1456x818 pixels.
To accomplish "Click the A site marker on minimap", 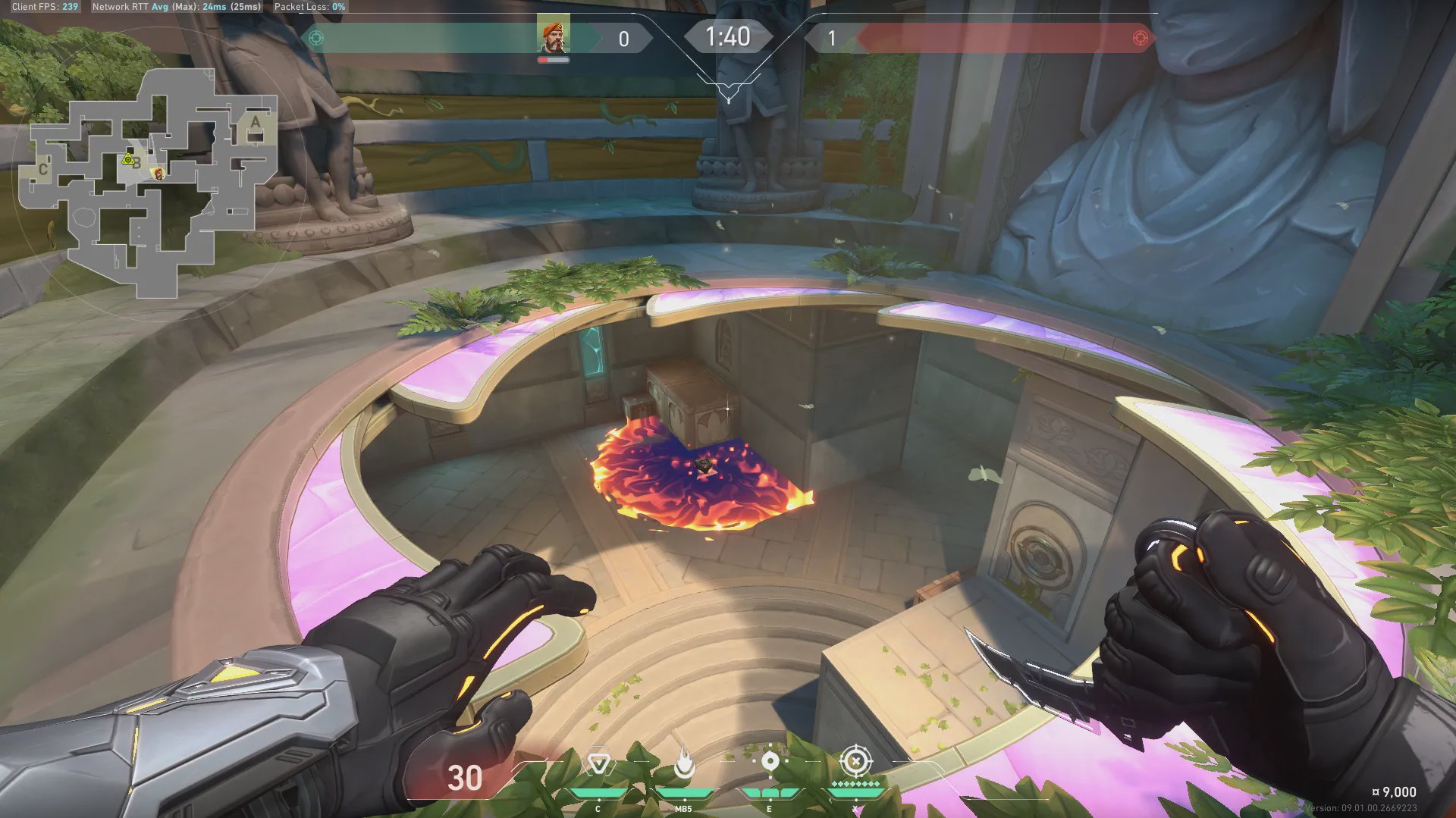I will coord(256,122).
